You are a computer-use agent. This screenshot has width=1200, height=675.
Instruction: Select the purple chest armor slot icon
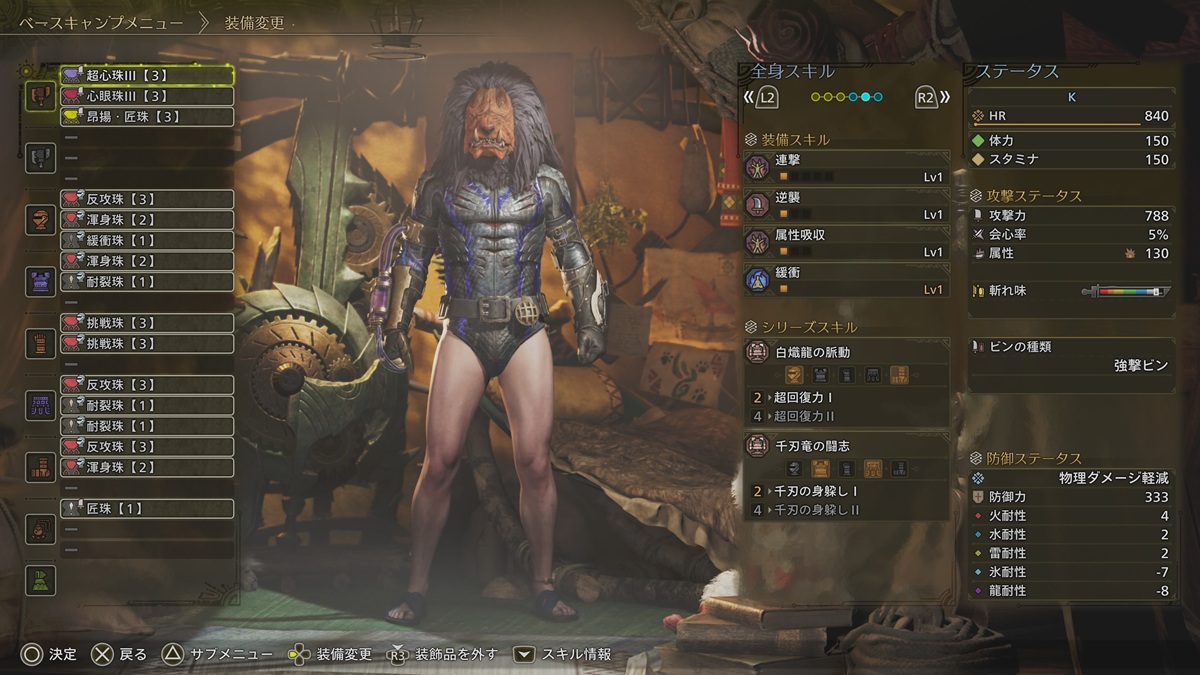click(x=40, y=281)
